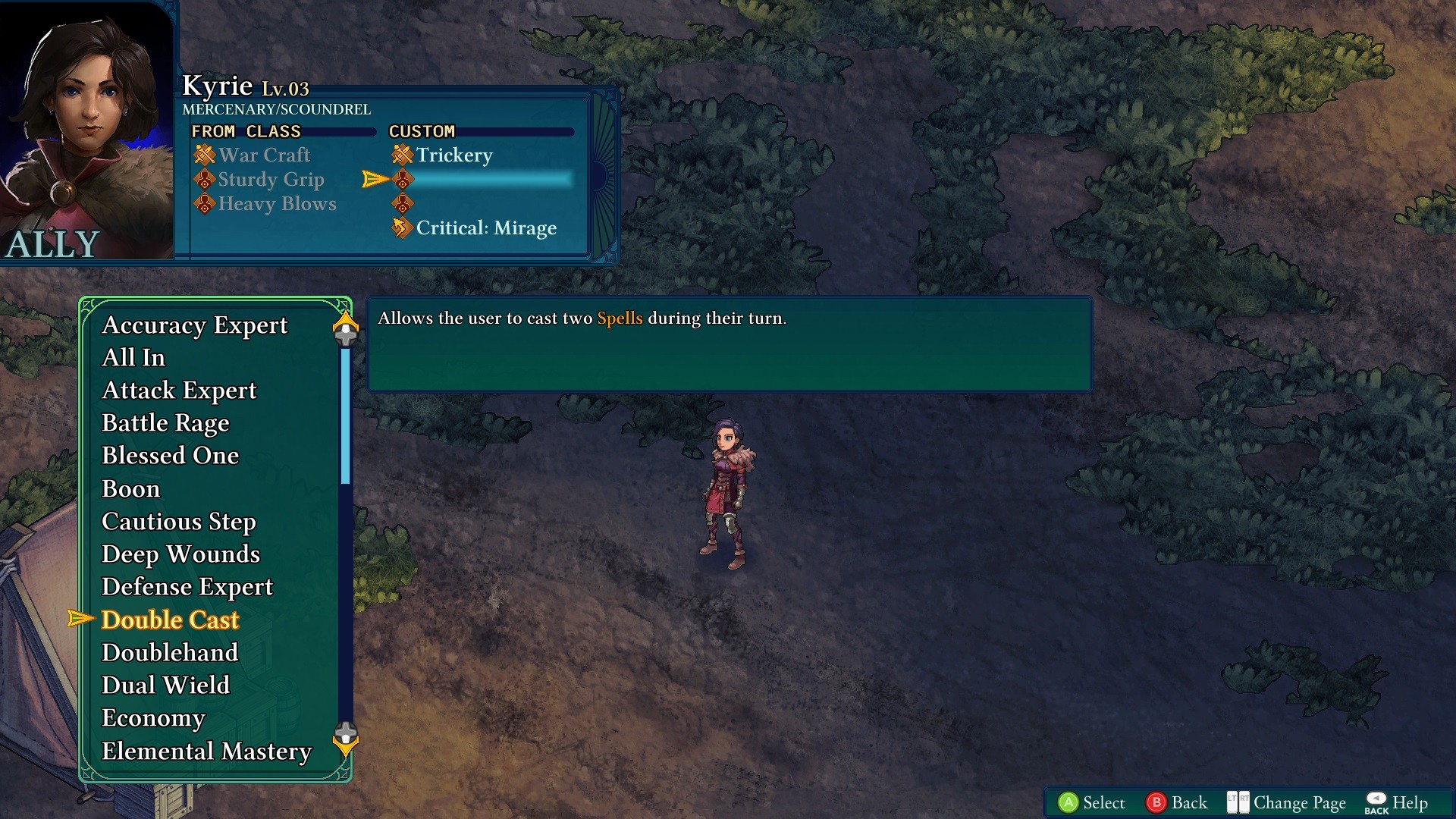Pick the Cautious Step passive
The image size is (1456, 819).
[x=178, y=522]
